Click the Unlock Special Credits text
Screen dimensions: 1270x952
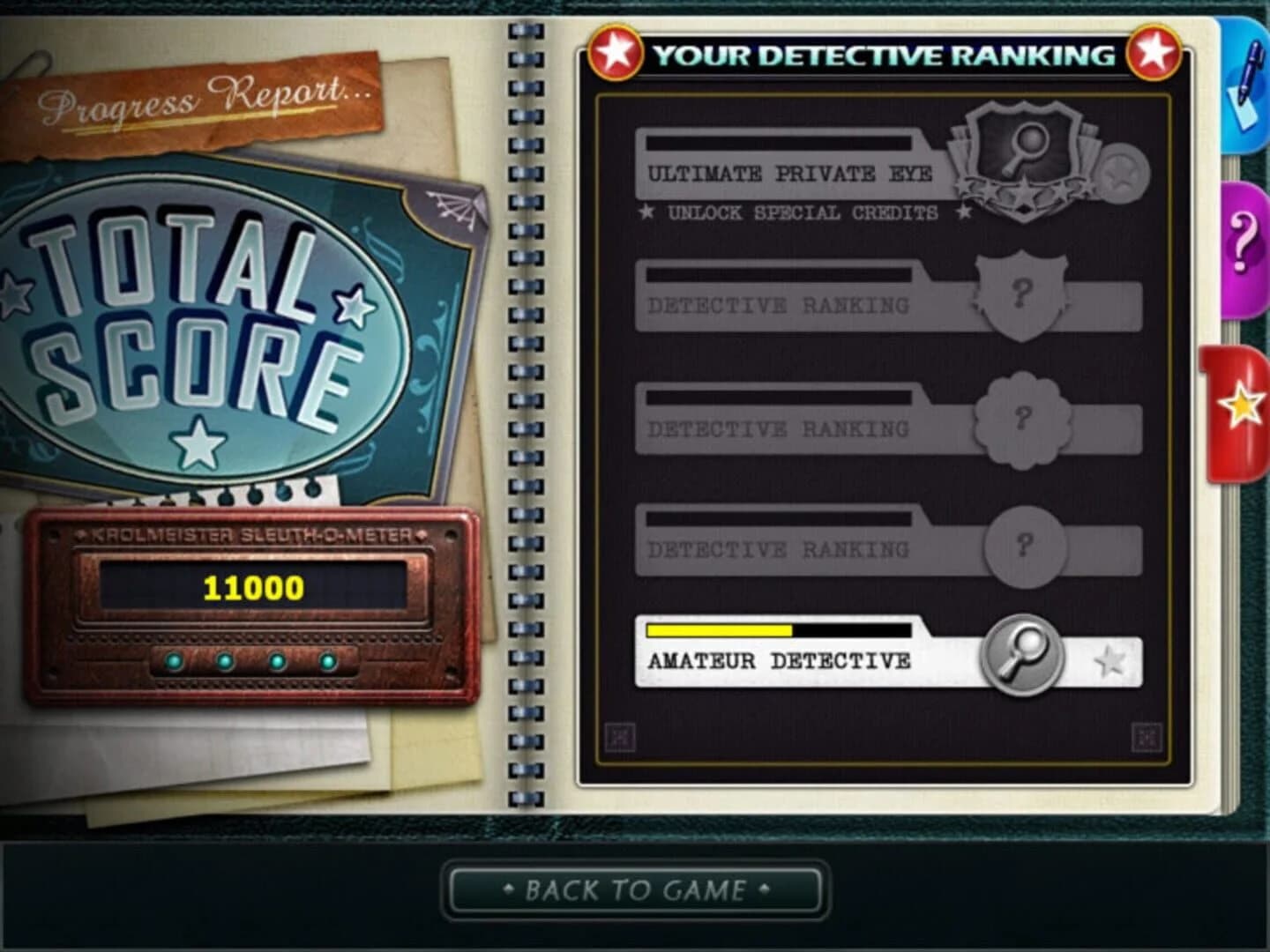click(x=803, y=212)
